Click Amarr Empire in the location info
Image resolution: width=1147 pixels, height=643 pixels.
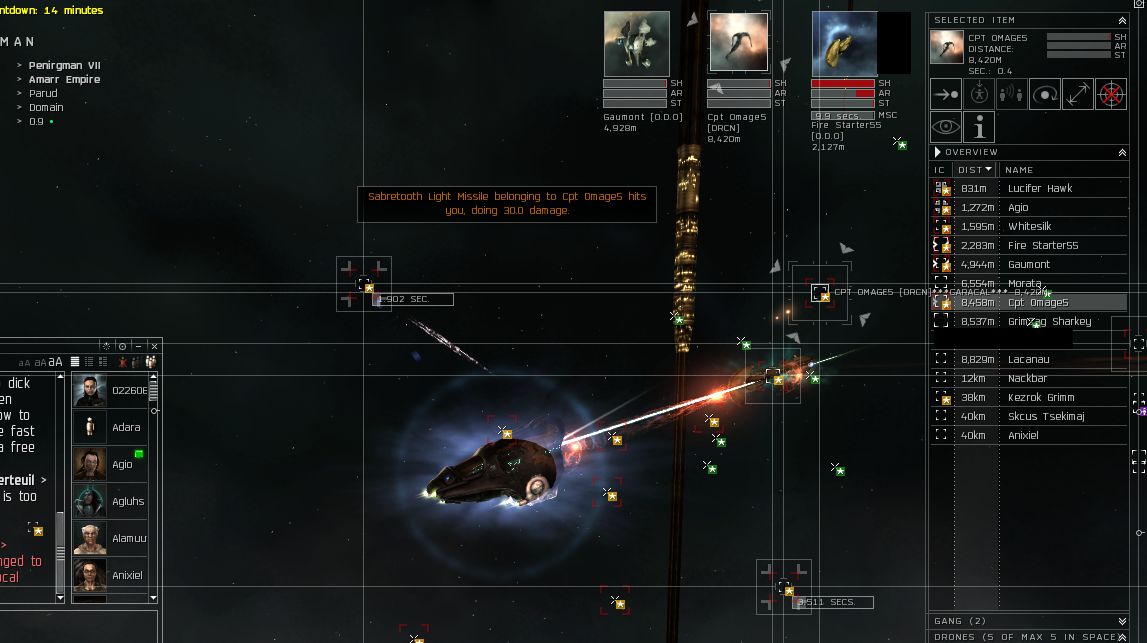pos(64,79)
